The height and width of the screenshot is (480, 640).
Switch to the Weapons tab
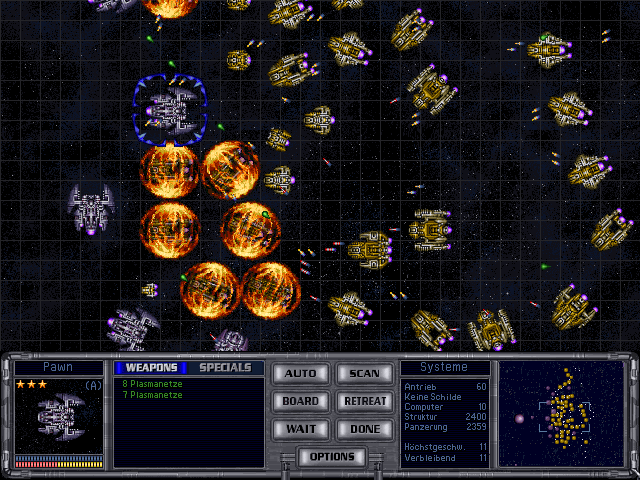click(x=151, y=367)
